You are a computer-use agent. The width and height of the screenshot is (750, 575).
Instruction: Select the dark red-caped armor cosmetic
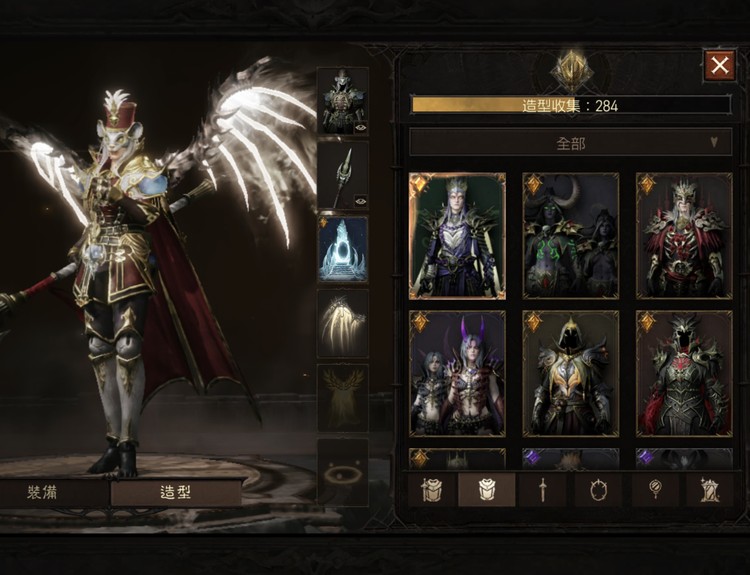coord(684,373)
